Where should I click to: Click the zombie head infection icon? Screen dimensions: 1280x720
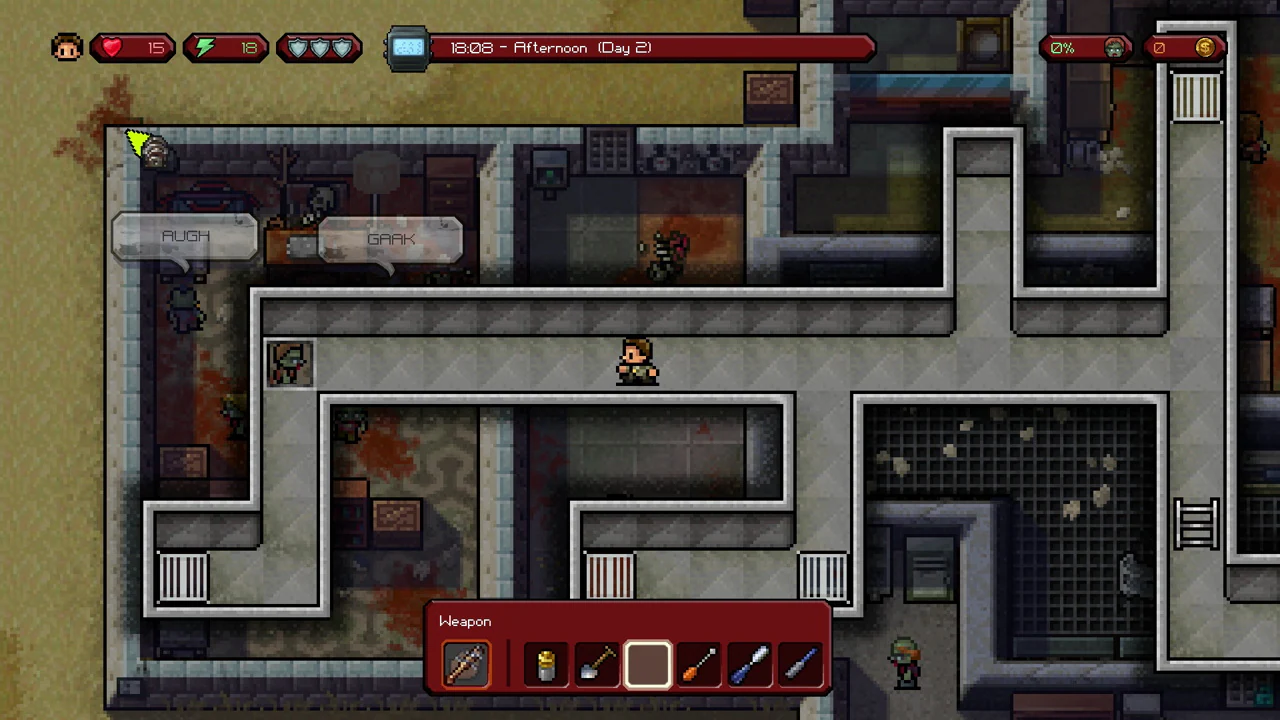tap(1114, 47)
